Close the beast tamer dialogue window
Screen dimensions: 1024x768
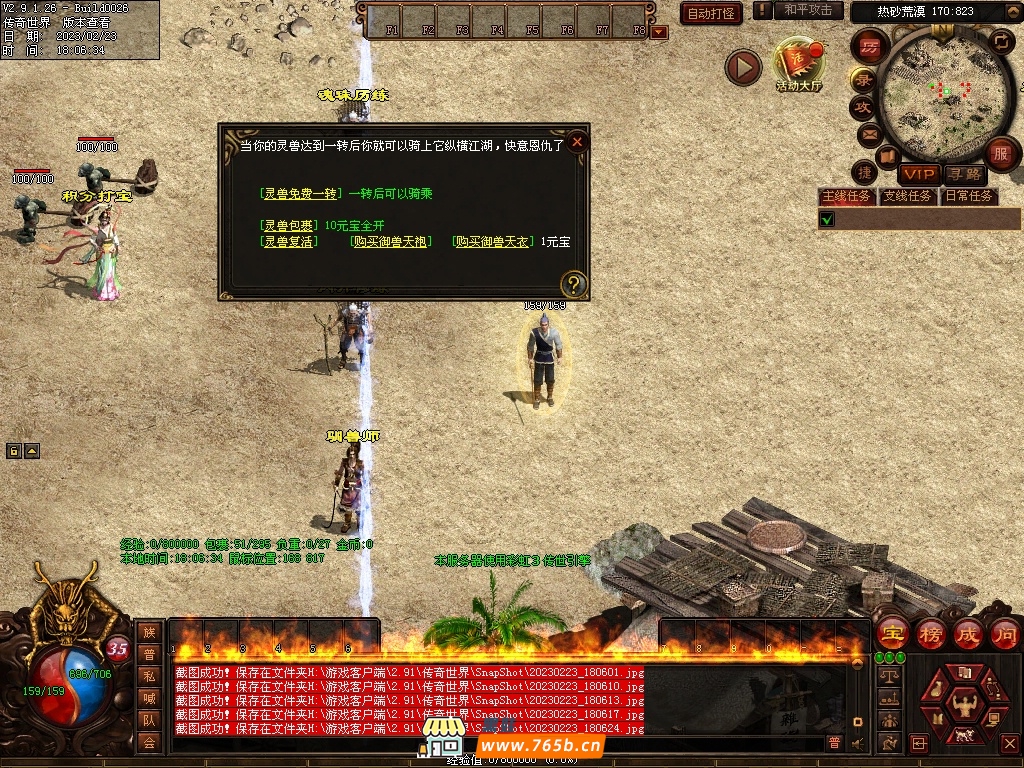point(577,143)
